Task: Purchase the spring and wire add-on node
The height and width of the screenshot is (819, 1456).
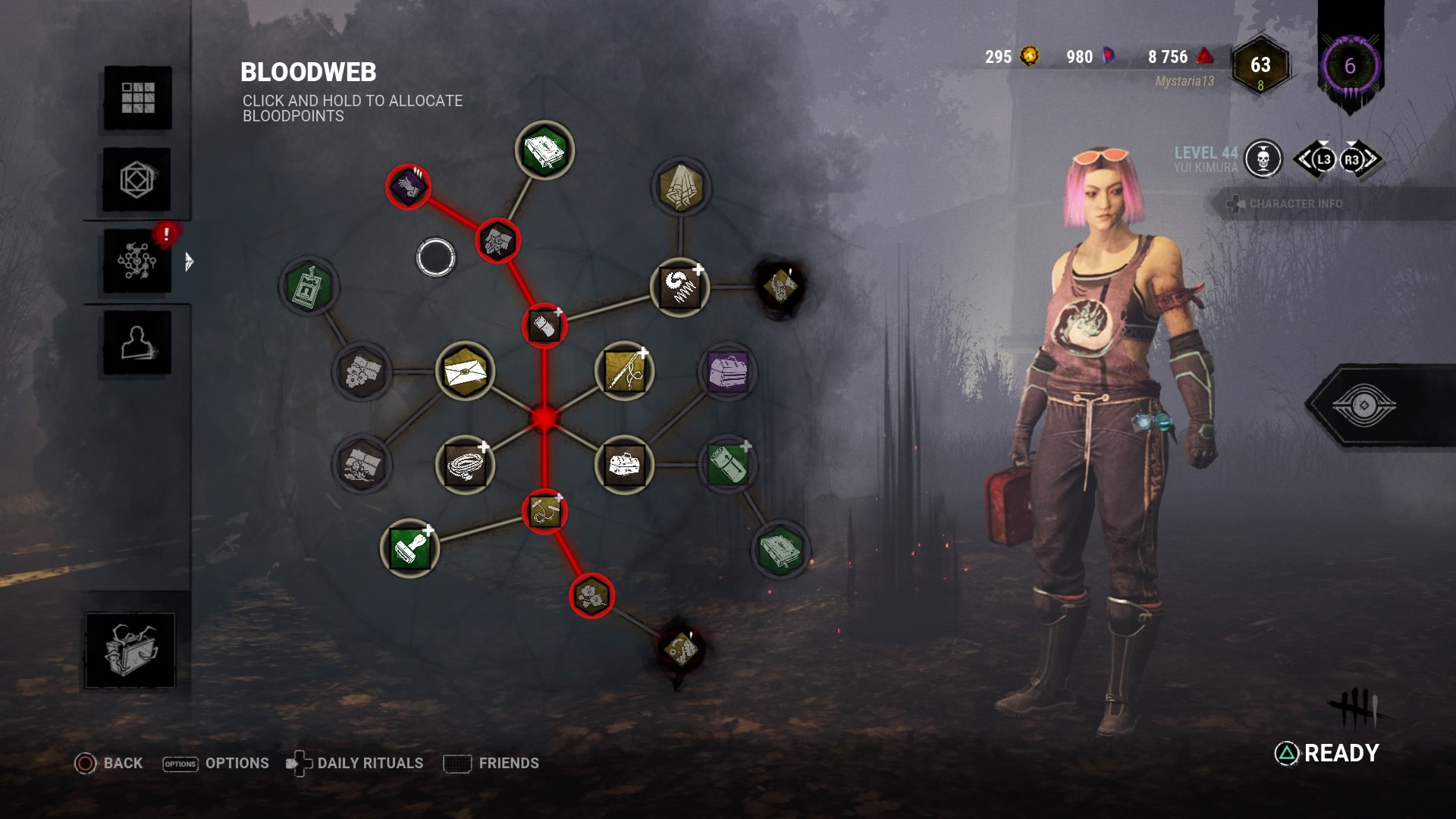Action: tap(679, 287)
